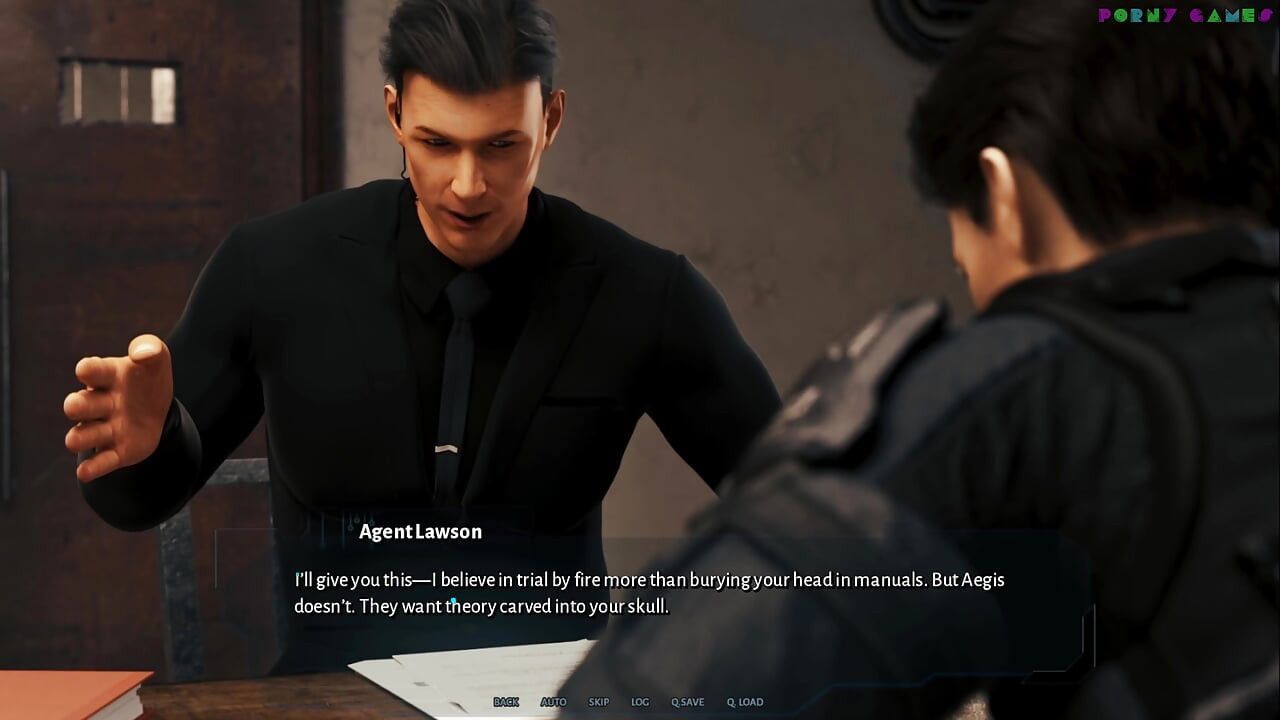1280x720 pixels.
Task: Go back to the previous dialogue line
Action: click(506, 702)
